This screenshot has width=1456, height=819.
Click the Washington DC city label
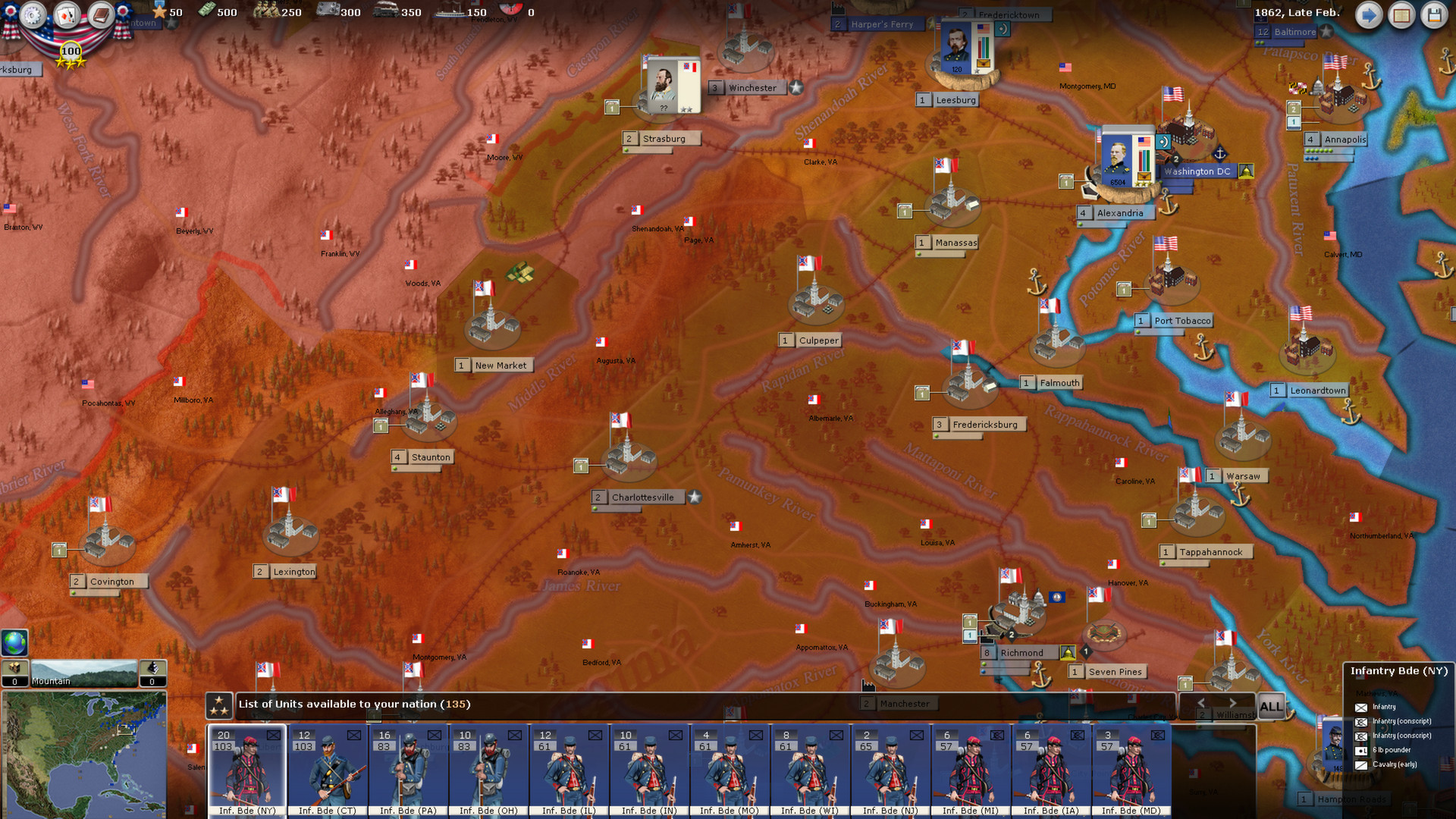(1198, 171)
